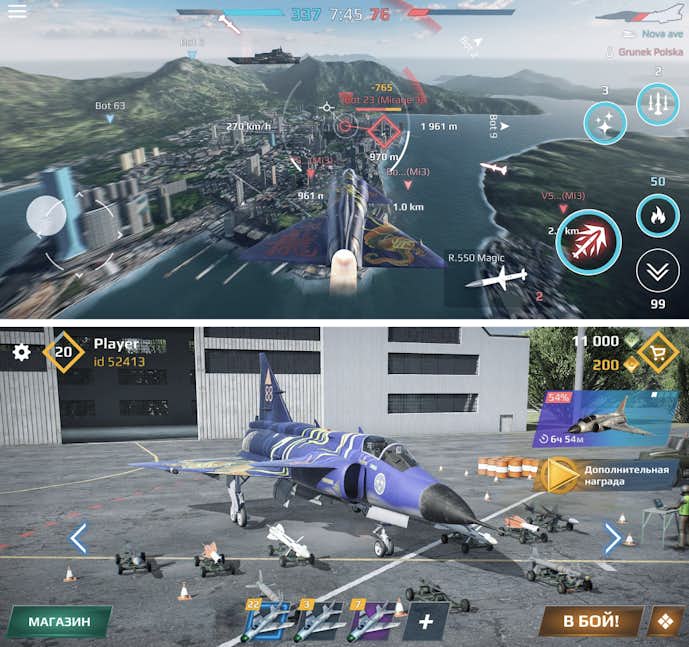Switch to the next aircraft
The height and width of the screenshot is (647, 689).
click(613, 538)
